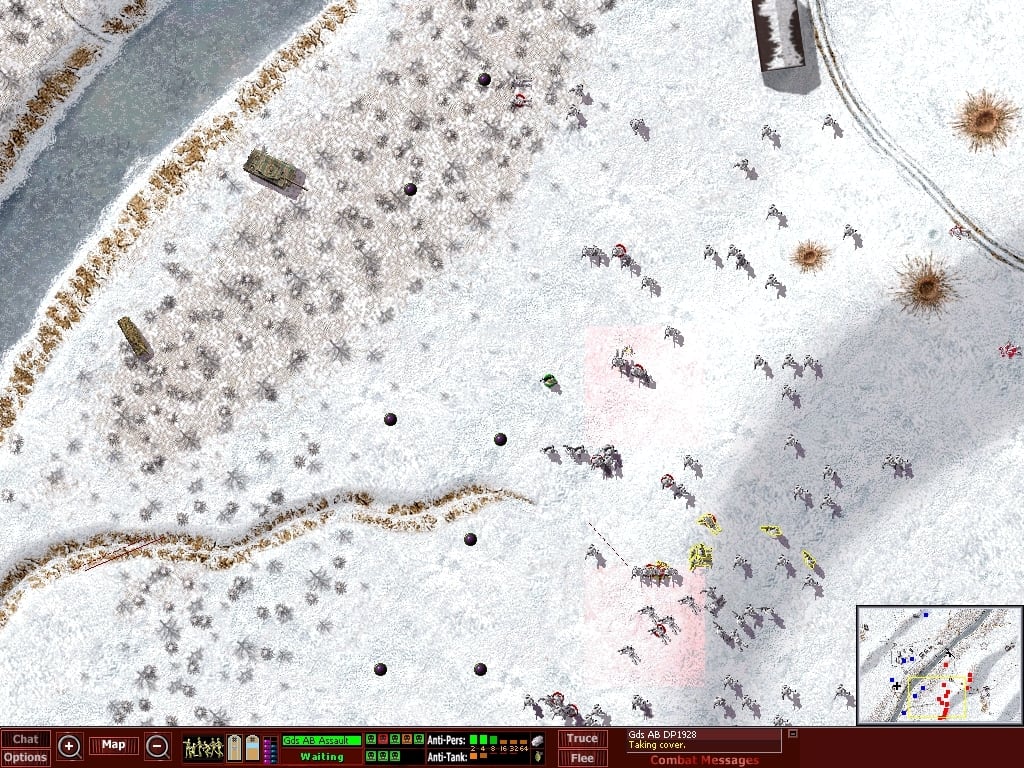Open the Chat panel
This screenshot has height=768, width=1024.
click(x=25, y=739)
